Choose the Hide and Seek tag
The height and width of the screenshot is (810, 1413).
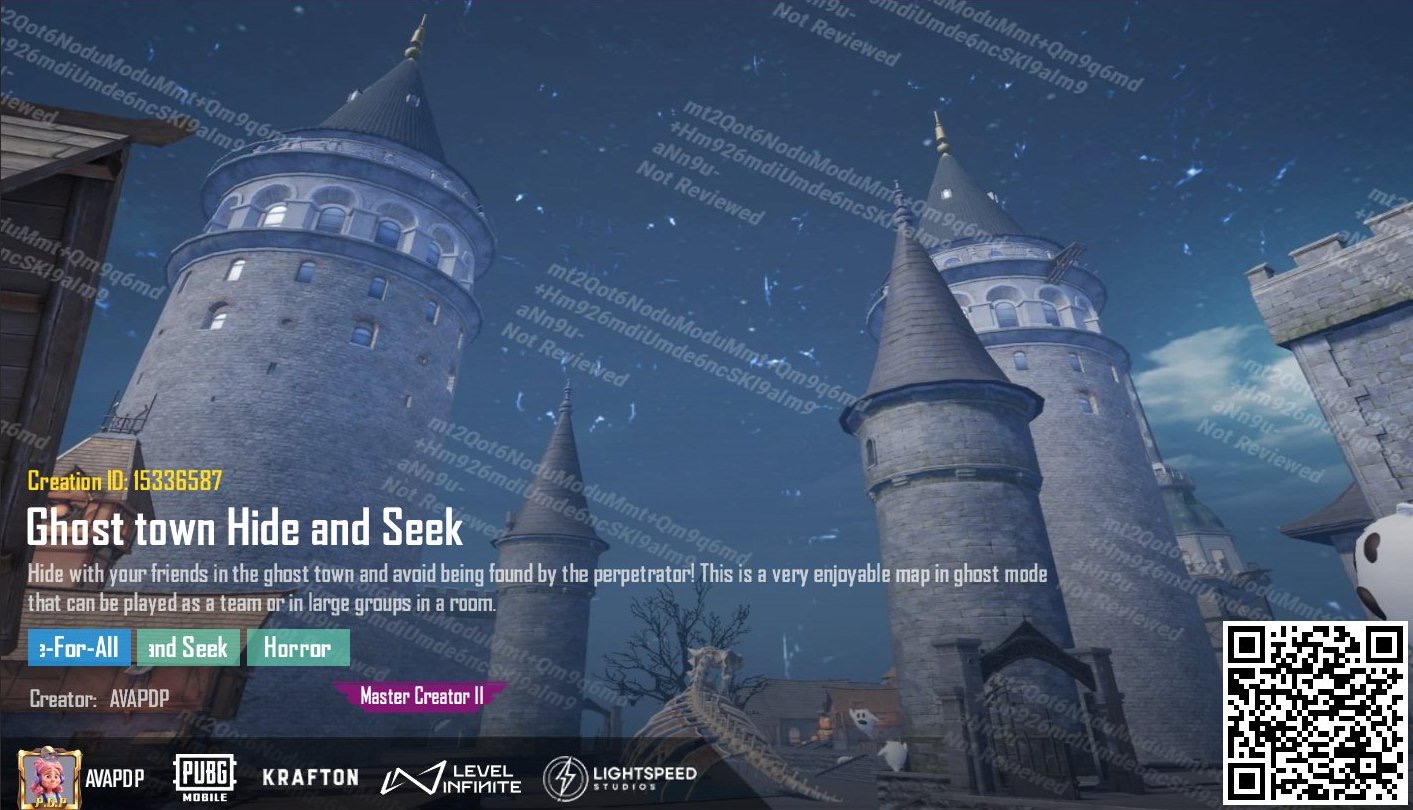(x=188, y=648)
